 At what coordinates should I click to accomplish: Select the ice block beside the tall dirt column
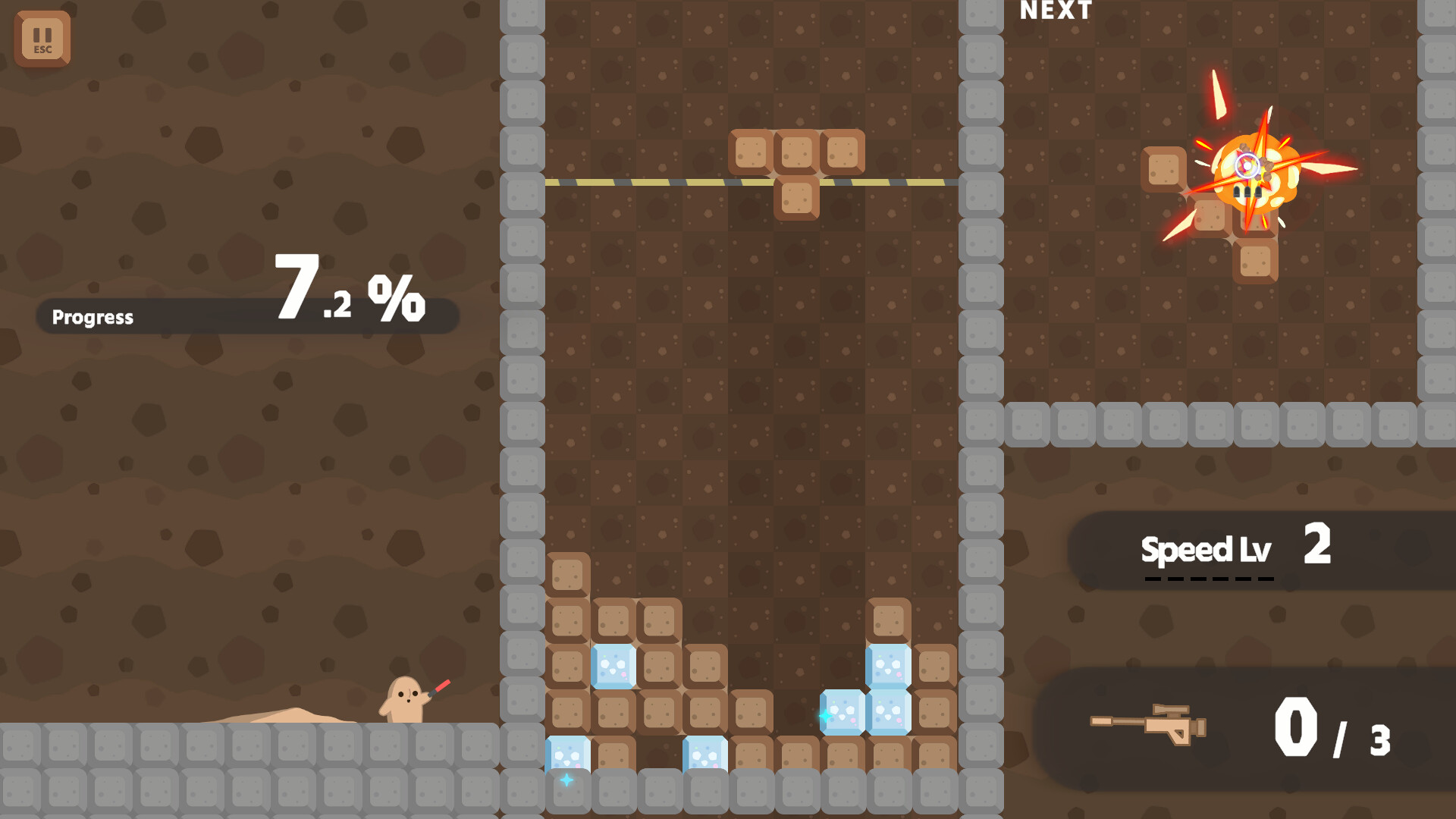pyautogui.click(x=611, y=666)
